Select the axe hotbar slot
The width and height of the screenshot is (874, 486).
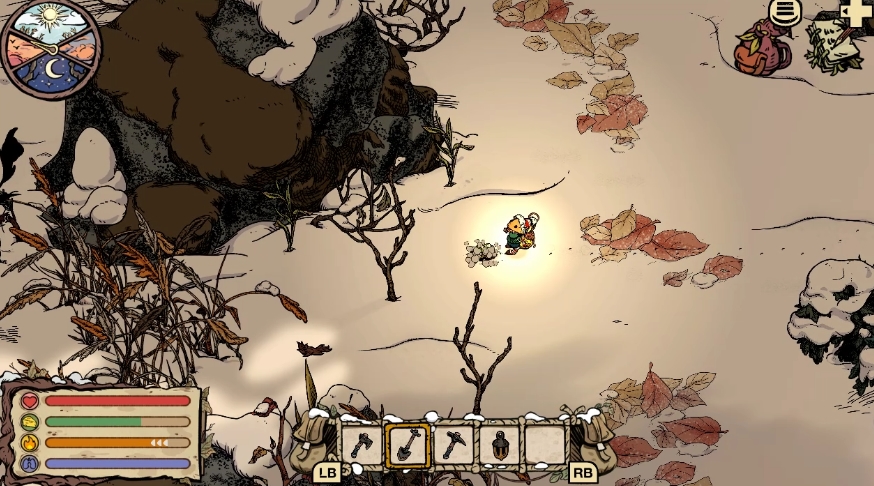[361, 445]
